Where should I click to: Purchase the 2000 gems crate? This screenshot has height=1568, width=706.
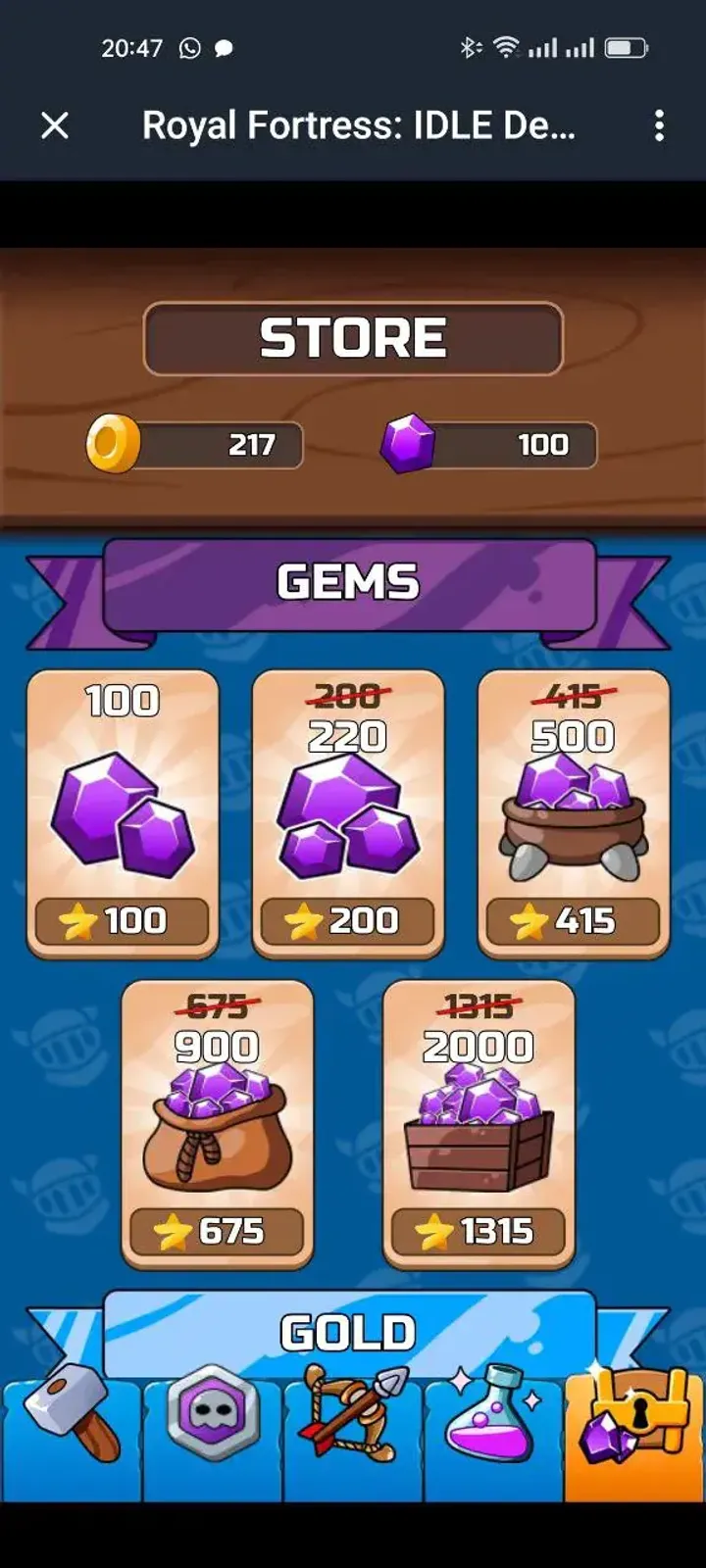click(x=479, y=1124)
